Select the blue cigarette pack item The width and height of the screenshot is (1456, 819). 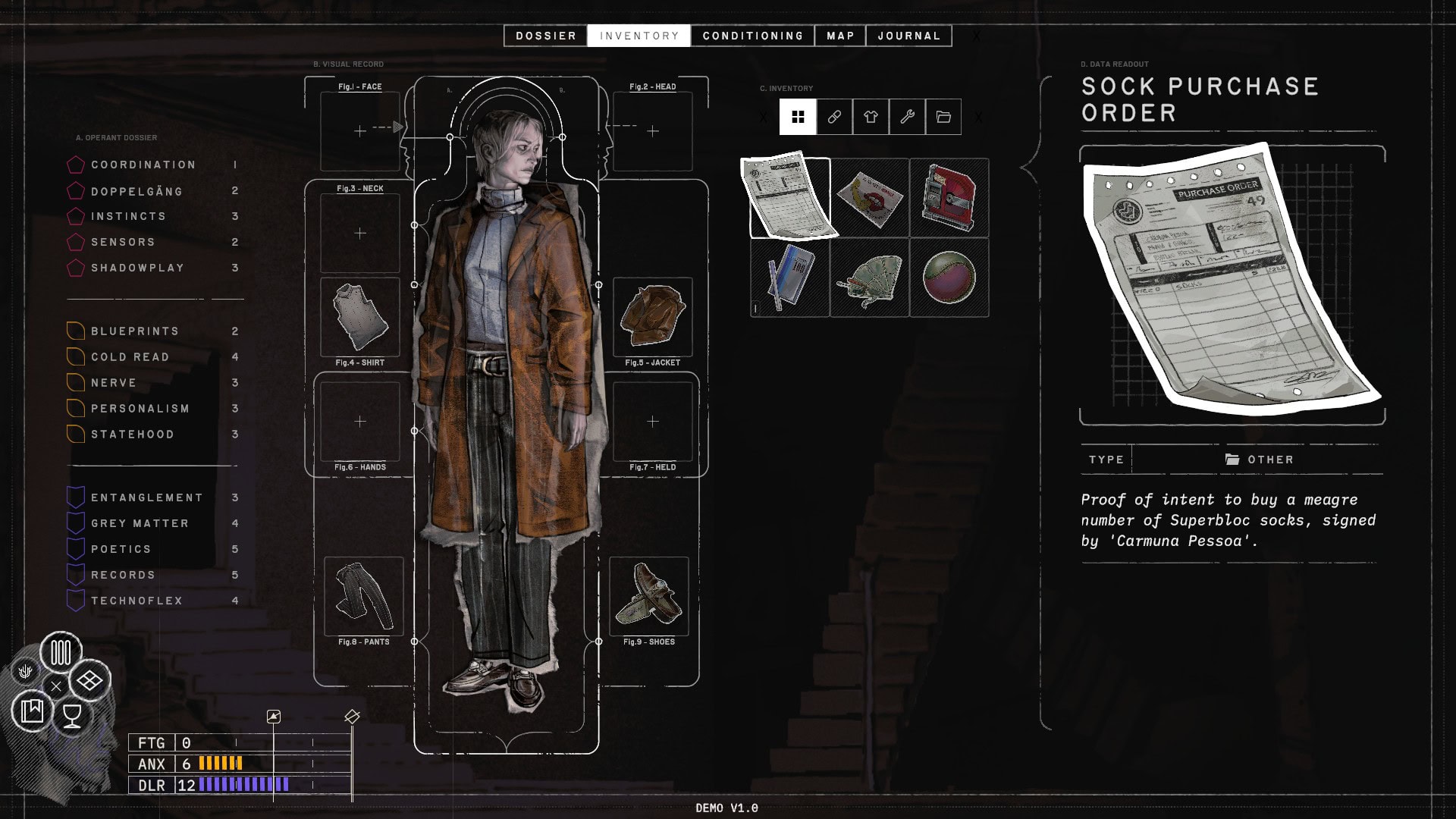coord(789,278)
